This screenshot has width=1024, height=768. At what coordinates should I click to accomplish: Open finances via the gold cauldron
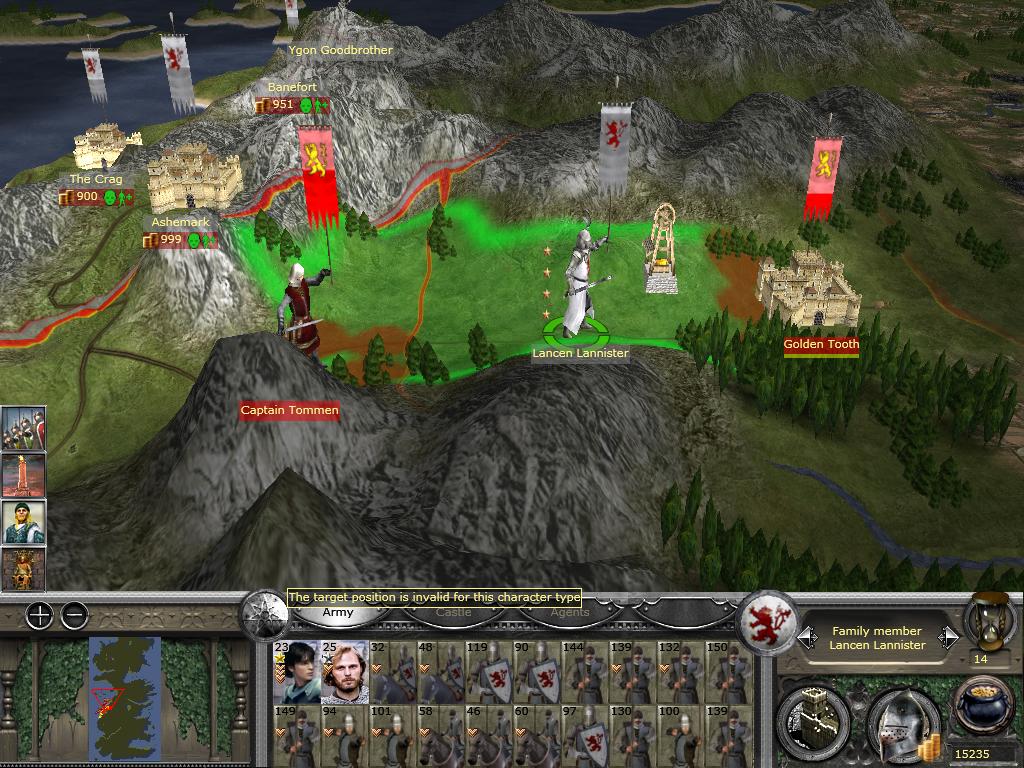point(982,707)
